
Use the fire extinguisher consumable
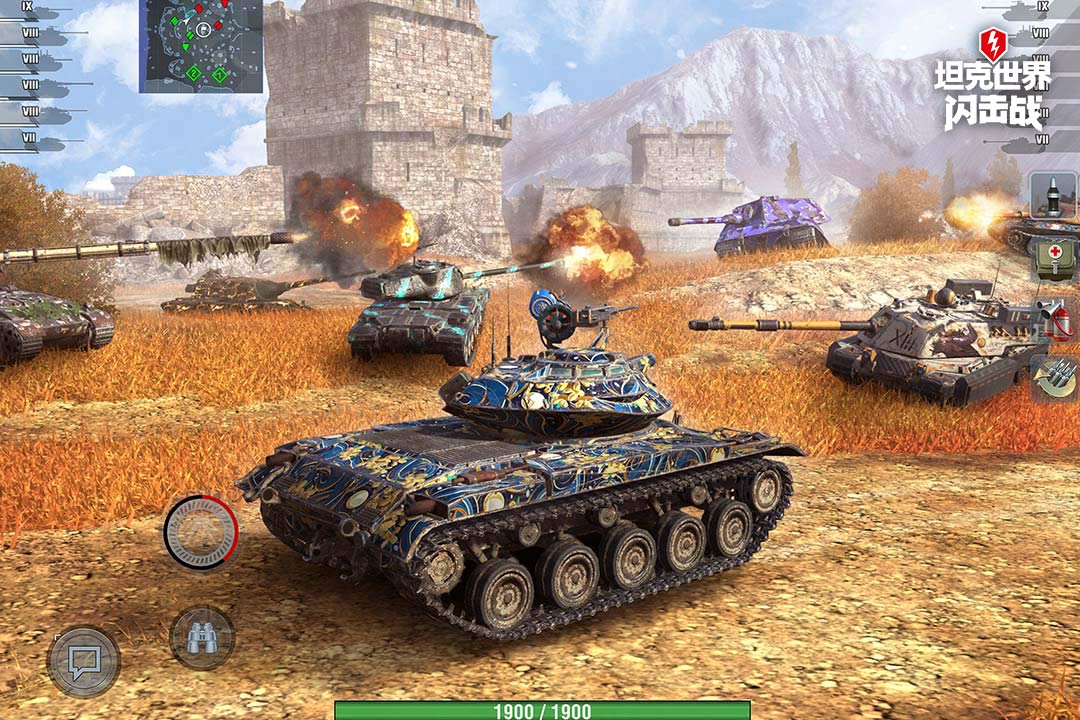tap(1054, 319)
